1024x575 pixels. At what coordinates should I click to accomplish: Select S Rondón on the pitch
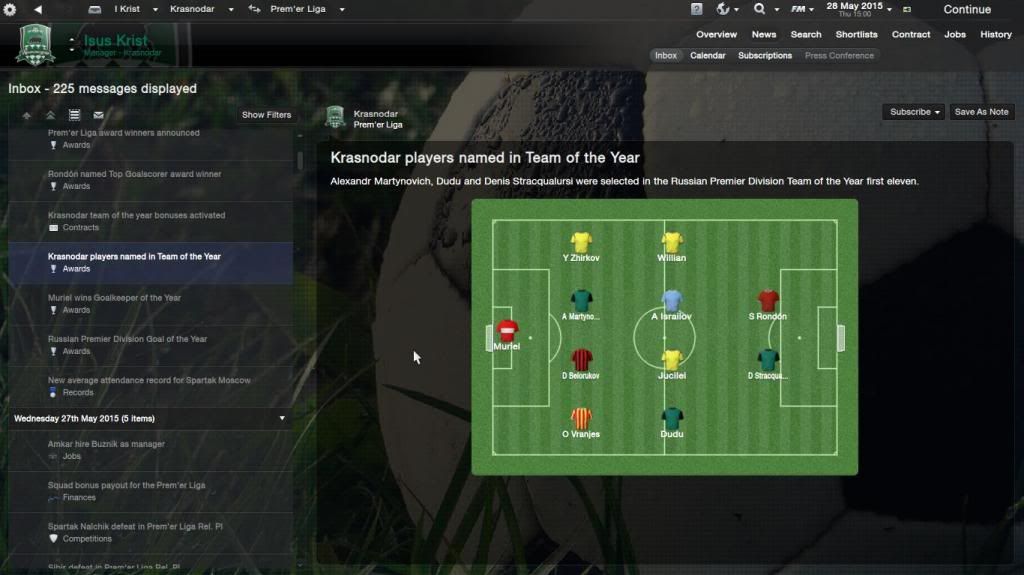coord(767,300)
